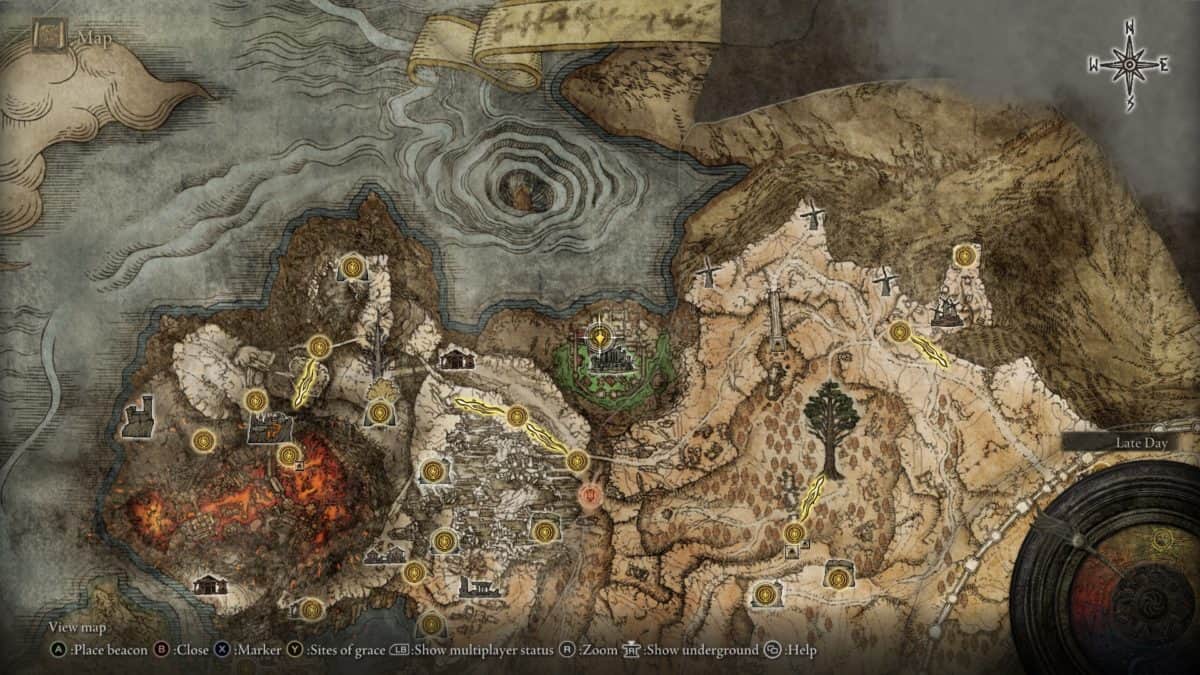Click the tall tower landmark icon
This screenshot has width=1200, height=675.
pyautogui.click(x=776, y=320)
